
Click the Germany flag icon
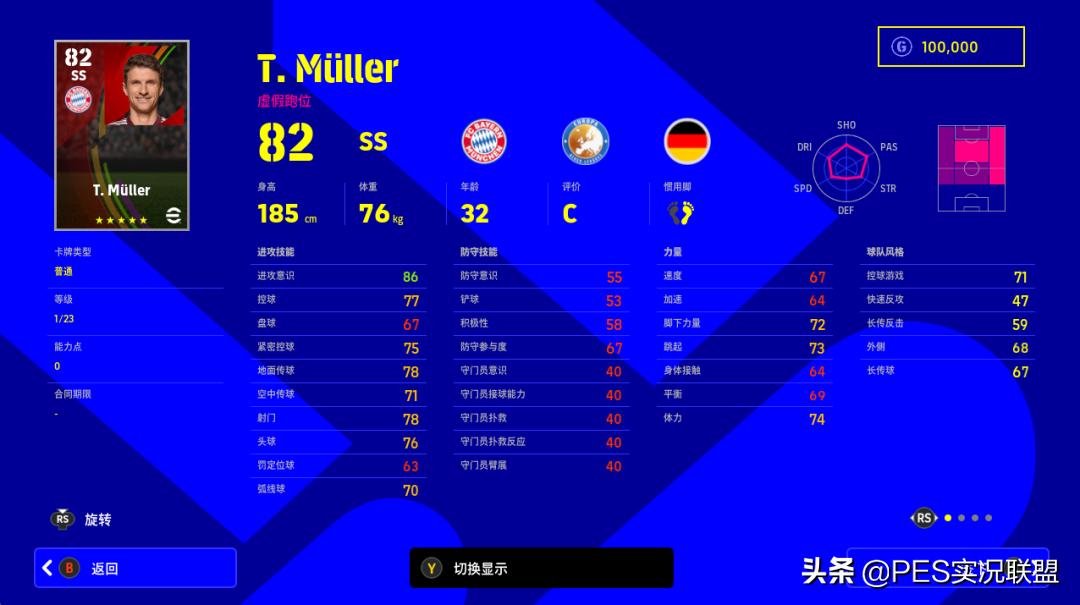point(687,141)
